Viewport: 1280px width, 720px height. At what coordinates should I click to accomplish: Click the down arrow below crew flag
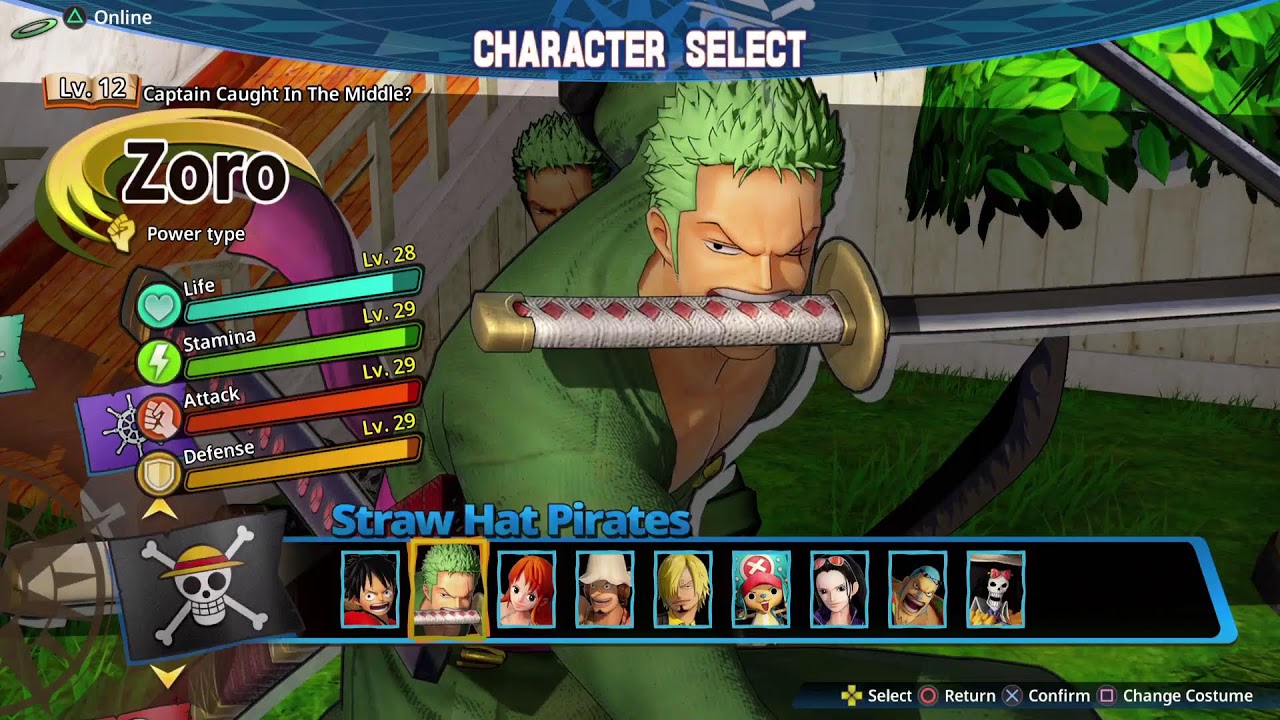[x=168, y=676]
